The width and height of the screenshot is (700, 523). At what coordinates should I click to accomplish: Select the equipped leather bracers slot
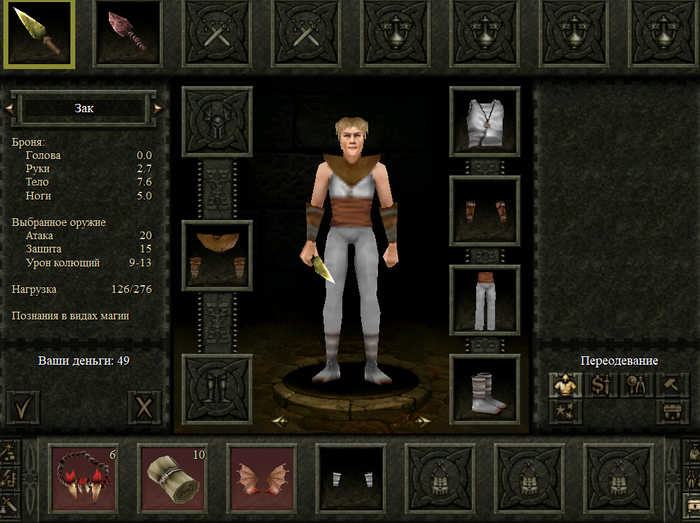coord(485,210)
